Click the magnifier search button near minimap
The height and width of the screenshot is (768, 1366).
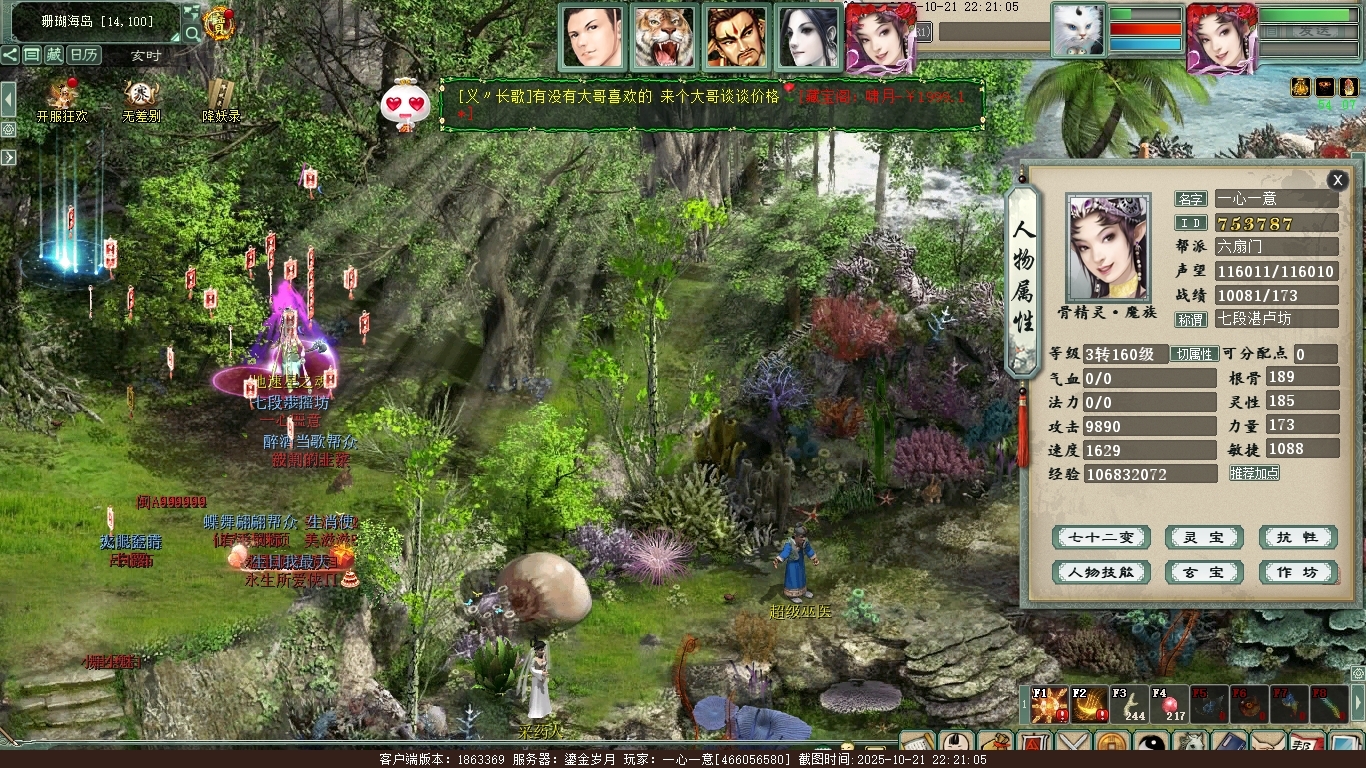(192, 33)
